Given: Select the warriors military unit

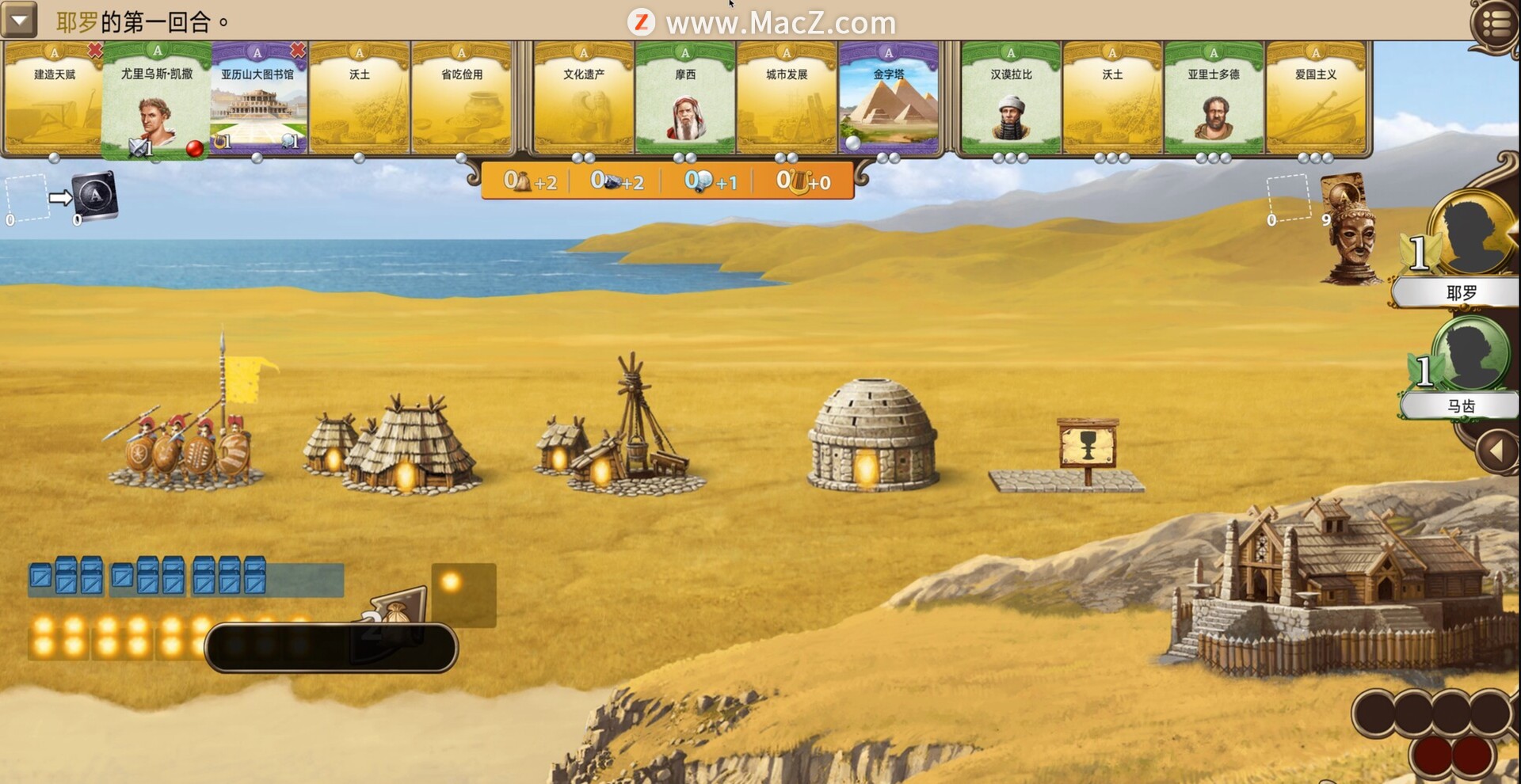Looking at the screenshot, I should [187, 443].
